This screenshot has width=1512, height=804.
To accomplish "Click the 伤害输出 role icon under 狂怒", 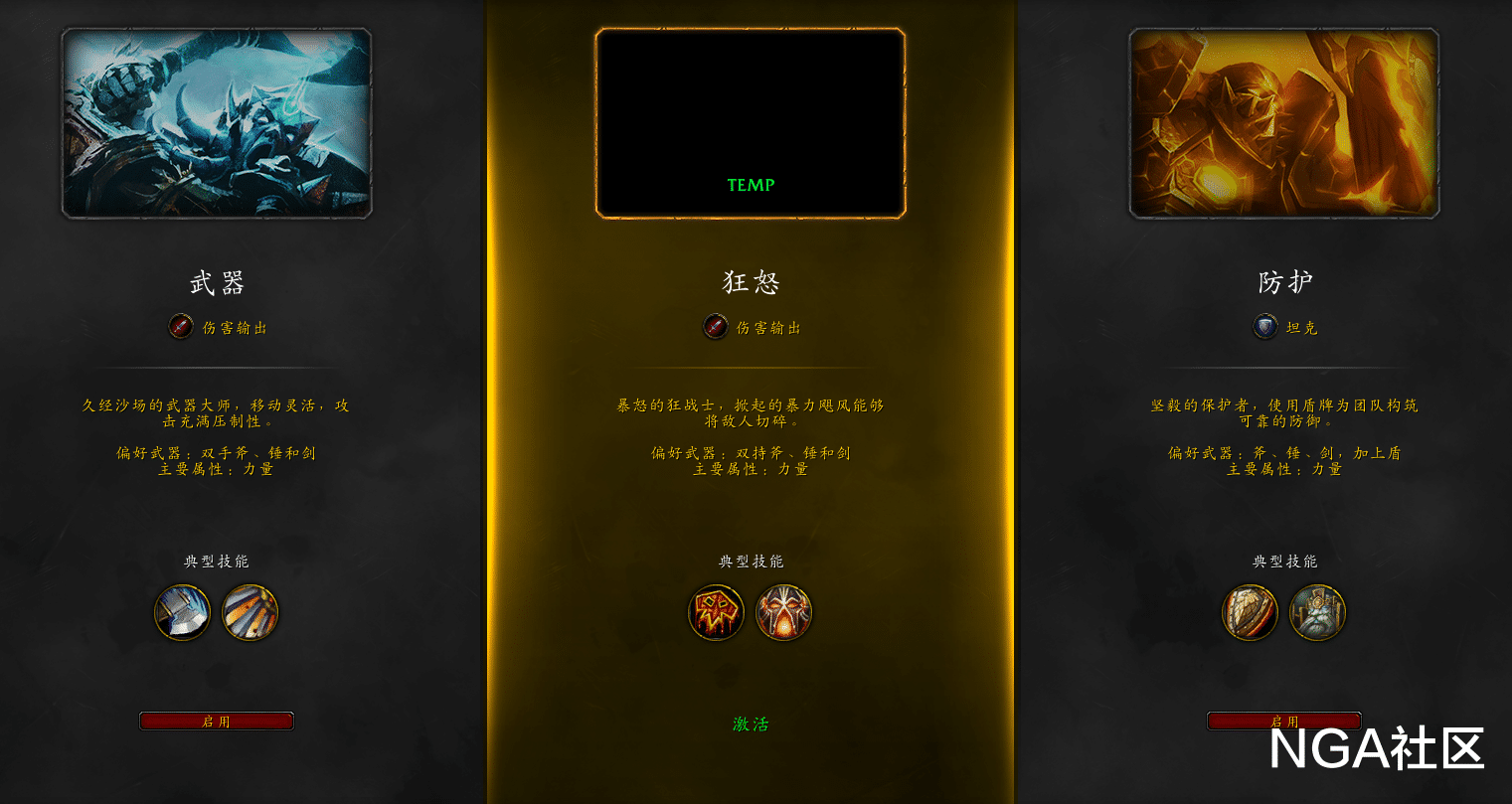I will (x=716, y=328).
